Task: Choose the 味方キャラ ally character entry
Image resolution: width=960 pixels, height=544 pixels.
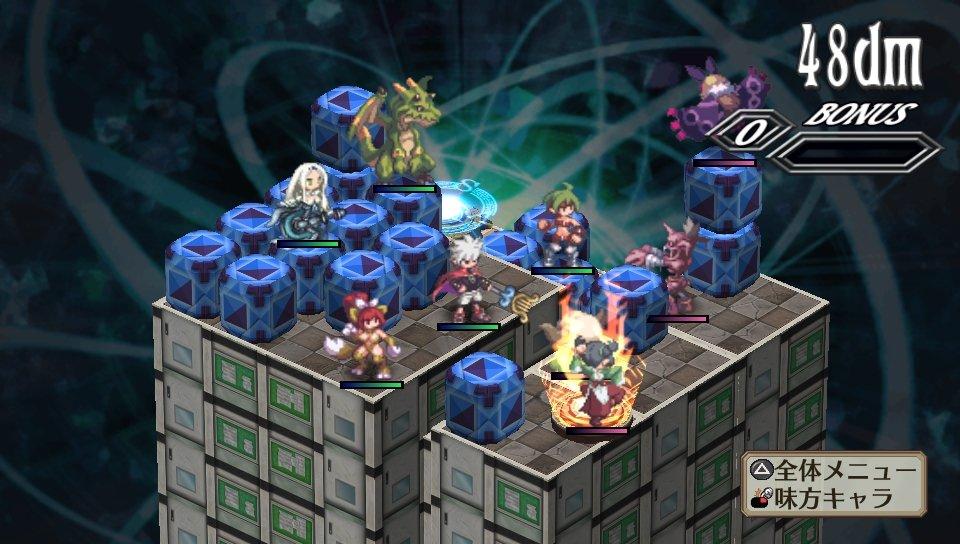Action: tap(832, 497)
